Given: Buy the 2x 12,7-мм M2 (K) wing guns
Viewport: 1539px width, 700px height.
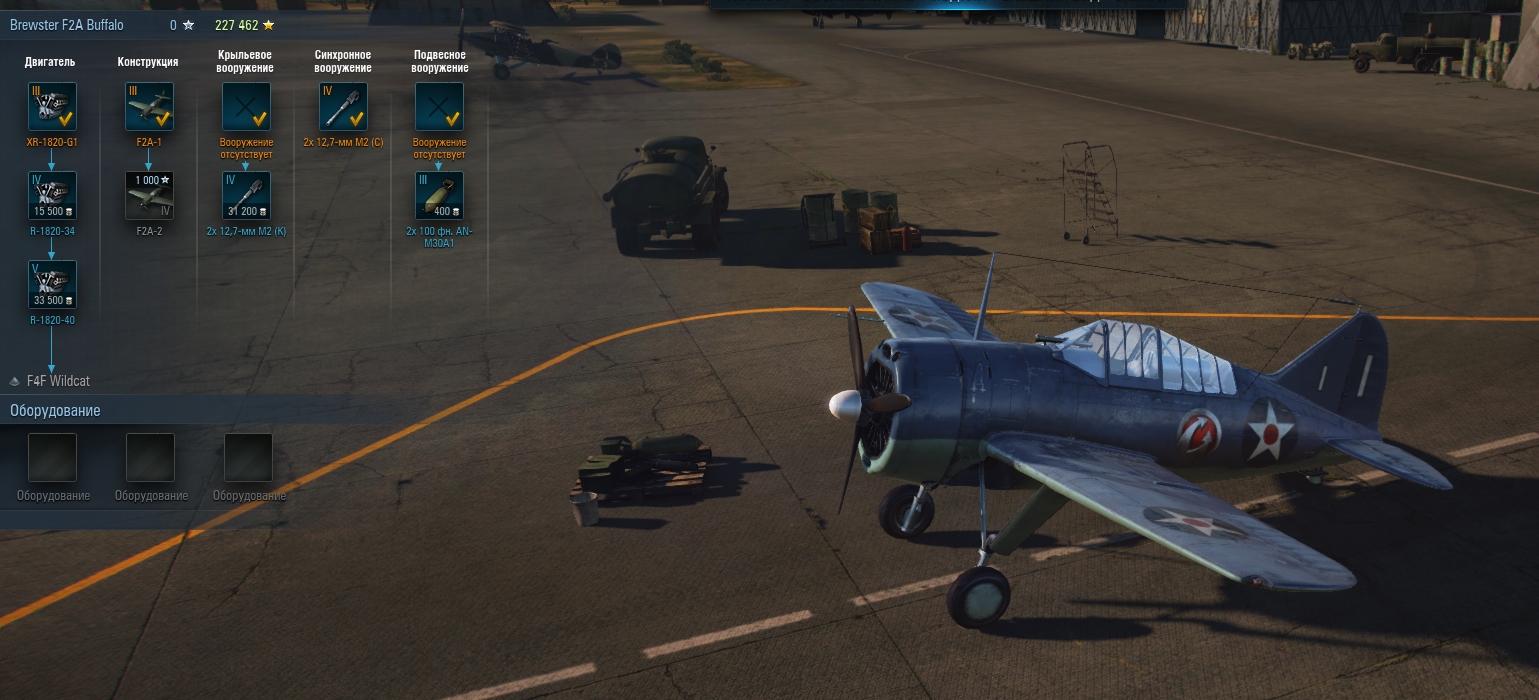Looking at the screenshot, I should [x=245, y=196].
